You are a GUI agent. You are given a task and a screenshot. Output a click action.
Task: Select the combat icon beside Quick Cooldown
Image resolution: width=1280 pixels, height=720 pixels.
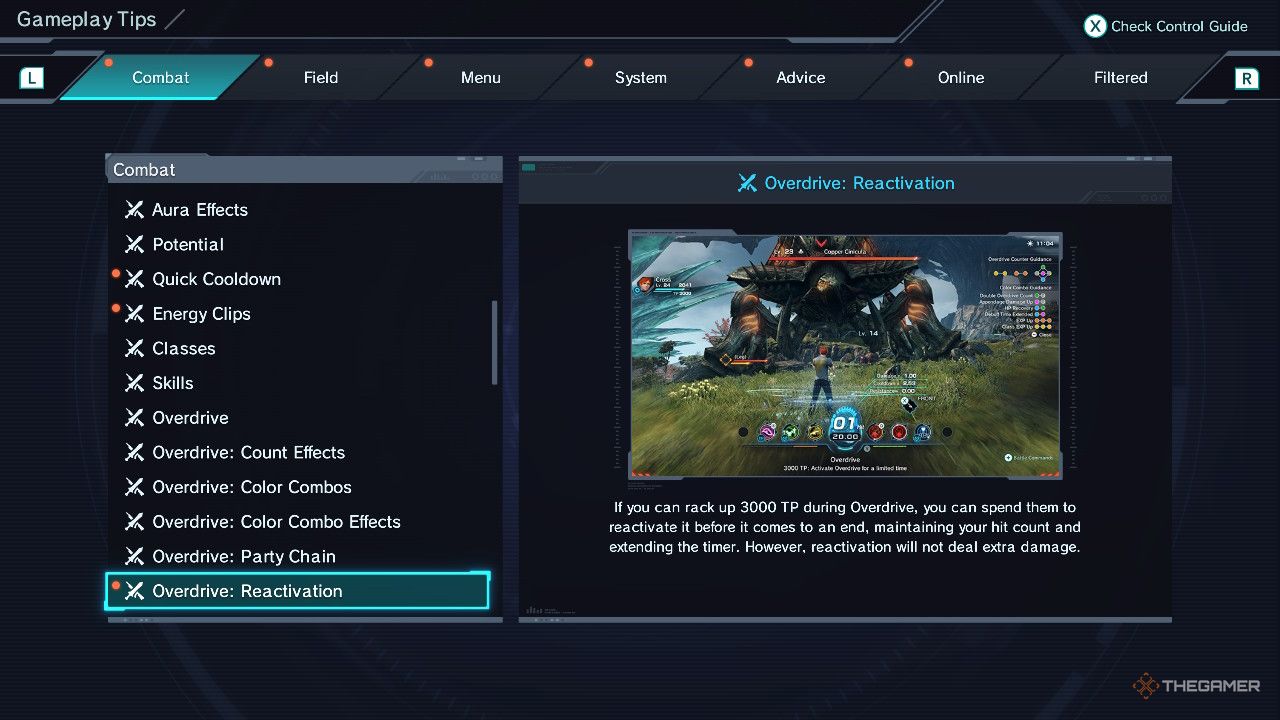pyautogui.click(x=135, y=279)
